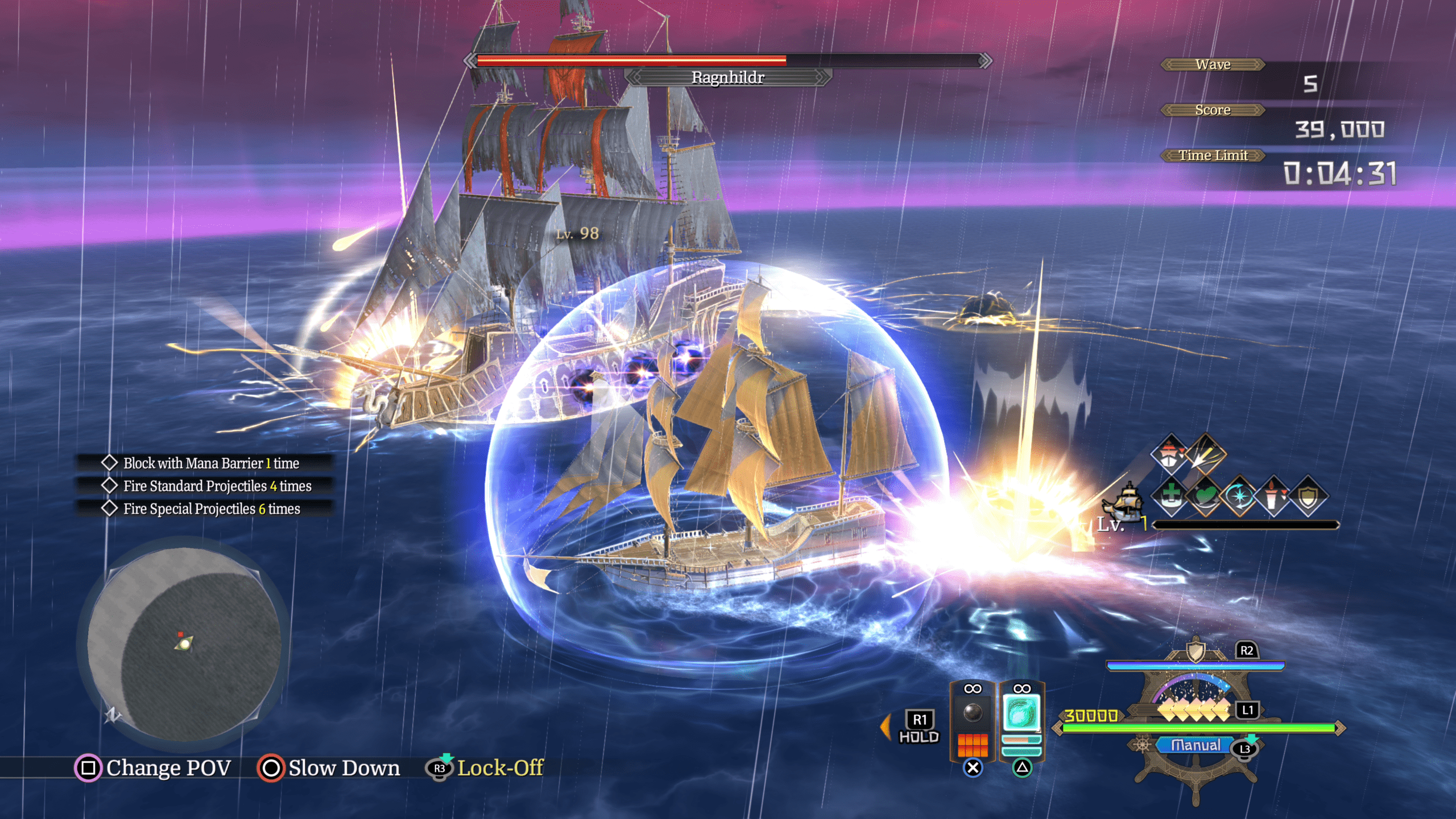Select the gold shield skill icon
Screen dimensions: 1456x819
1308,496
